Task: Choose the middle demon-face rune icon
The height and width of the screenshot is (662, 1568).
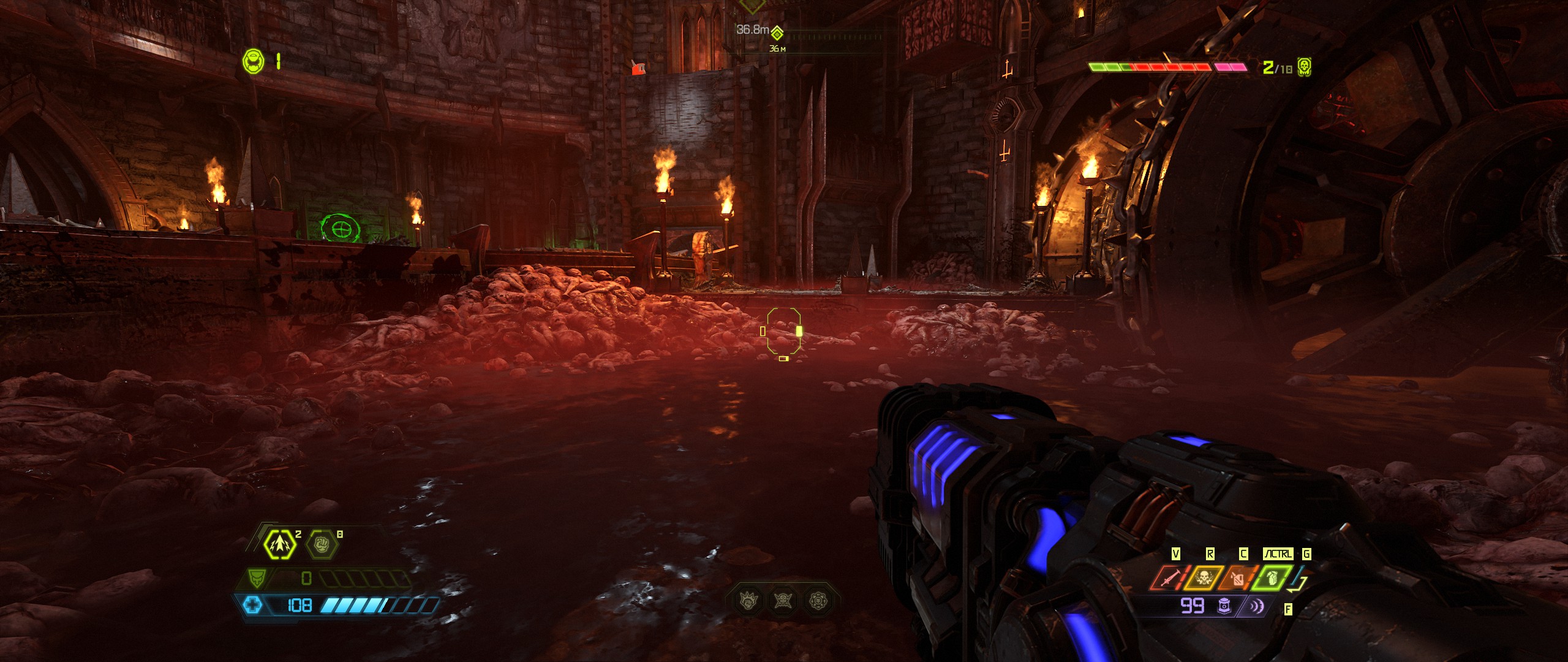Action: 783,600
